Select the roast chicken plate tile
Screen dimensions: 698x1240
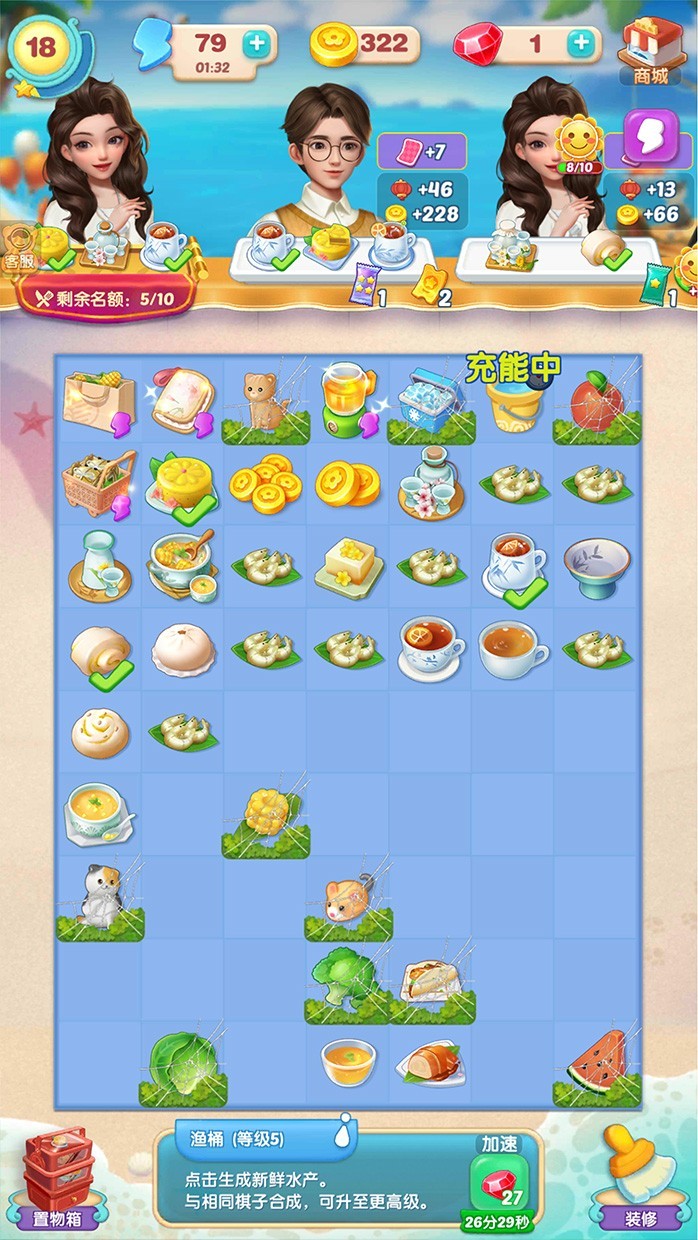coord(429,1065)
